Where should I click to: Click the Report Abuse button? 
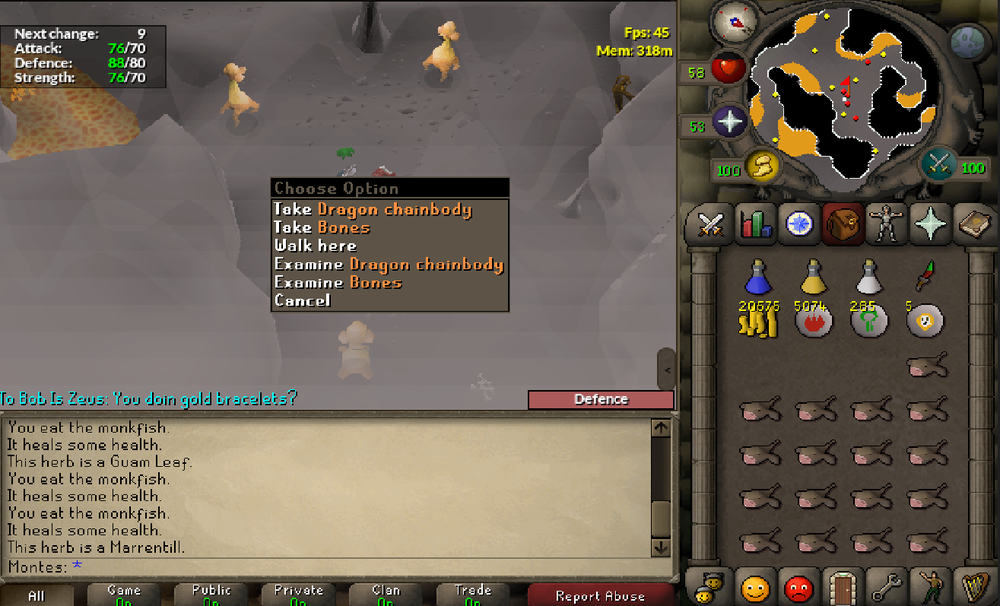tap(600, 596)
